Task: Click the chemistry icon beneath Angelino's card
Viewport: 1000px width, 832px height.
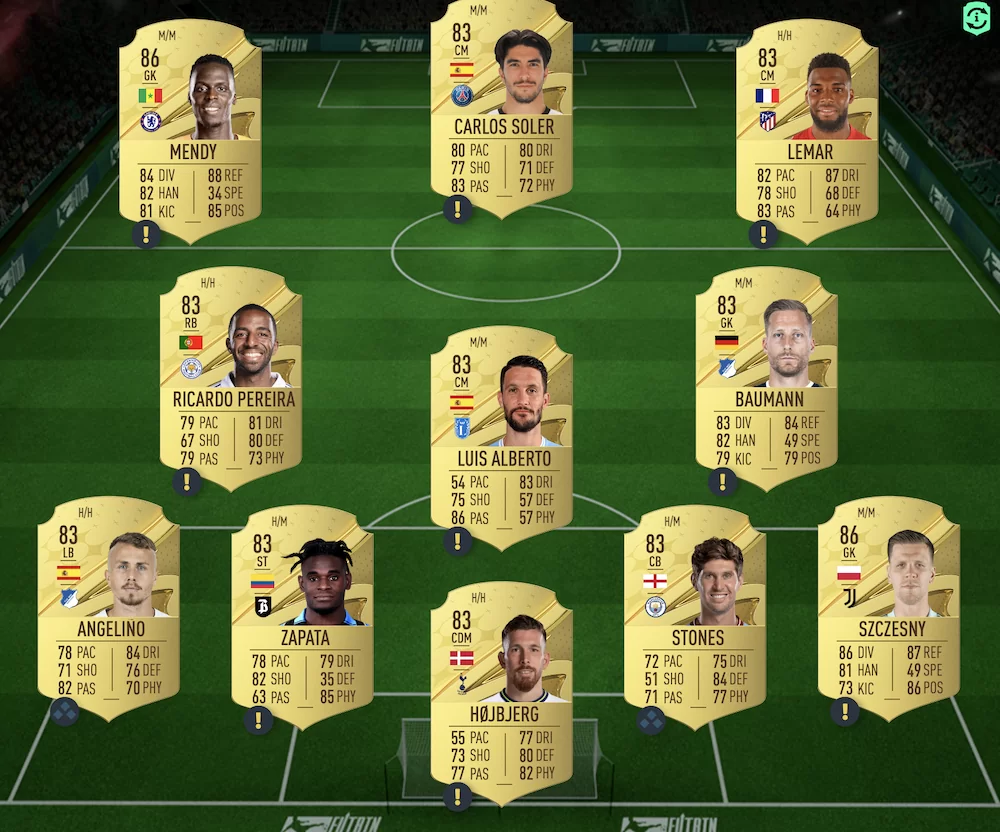Action: [x=65, y=711]
